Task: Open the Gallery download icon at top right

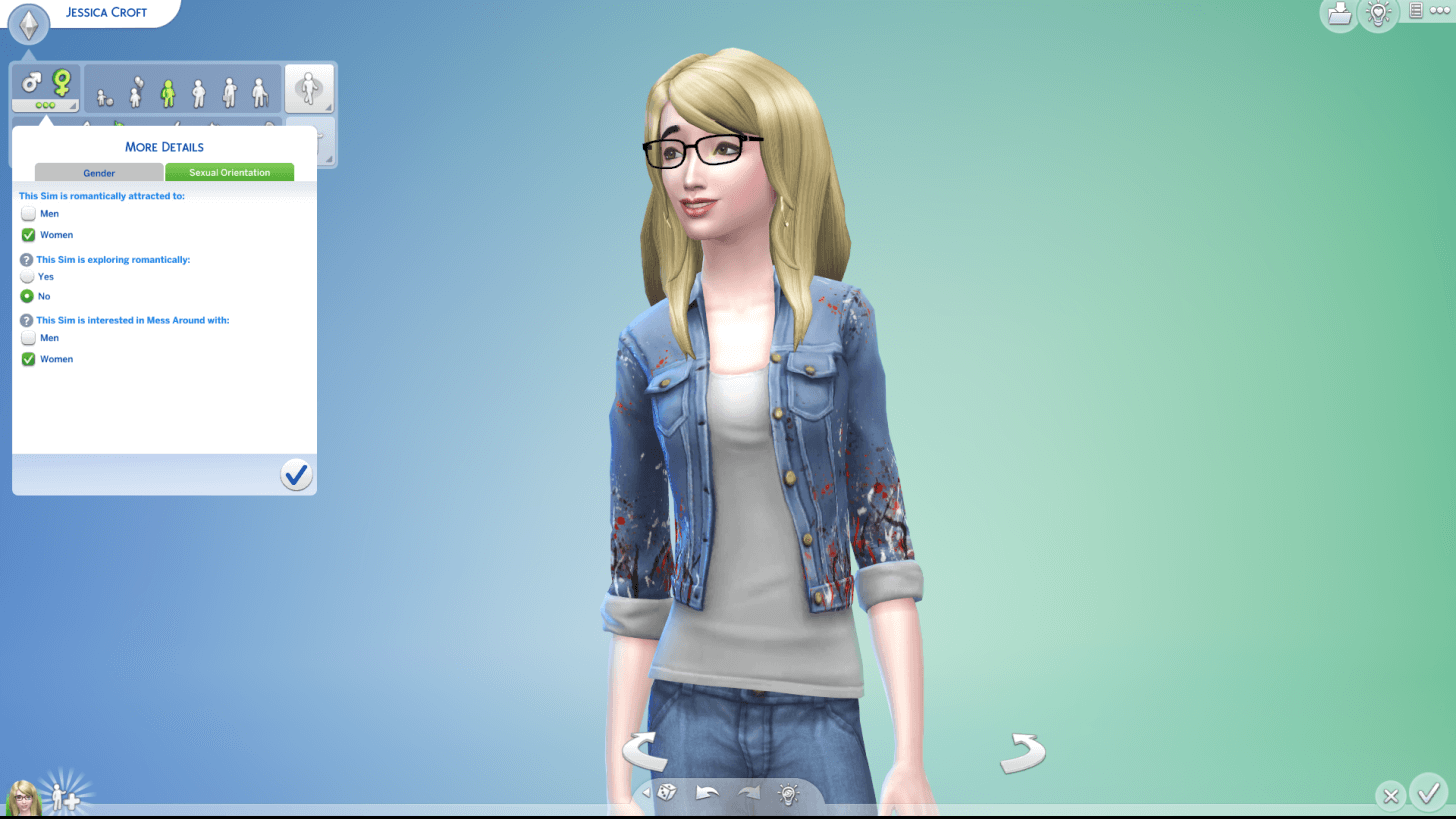Action: click(x=1338, y=15)
